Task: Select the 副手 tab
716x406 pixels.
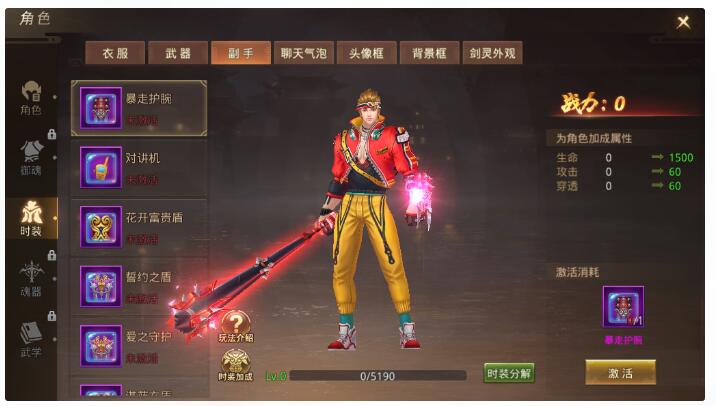Action: 241,54
